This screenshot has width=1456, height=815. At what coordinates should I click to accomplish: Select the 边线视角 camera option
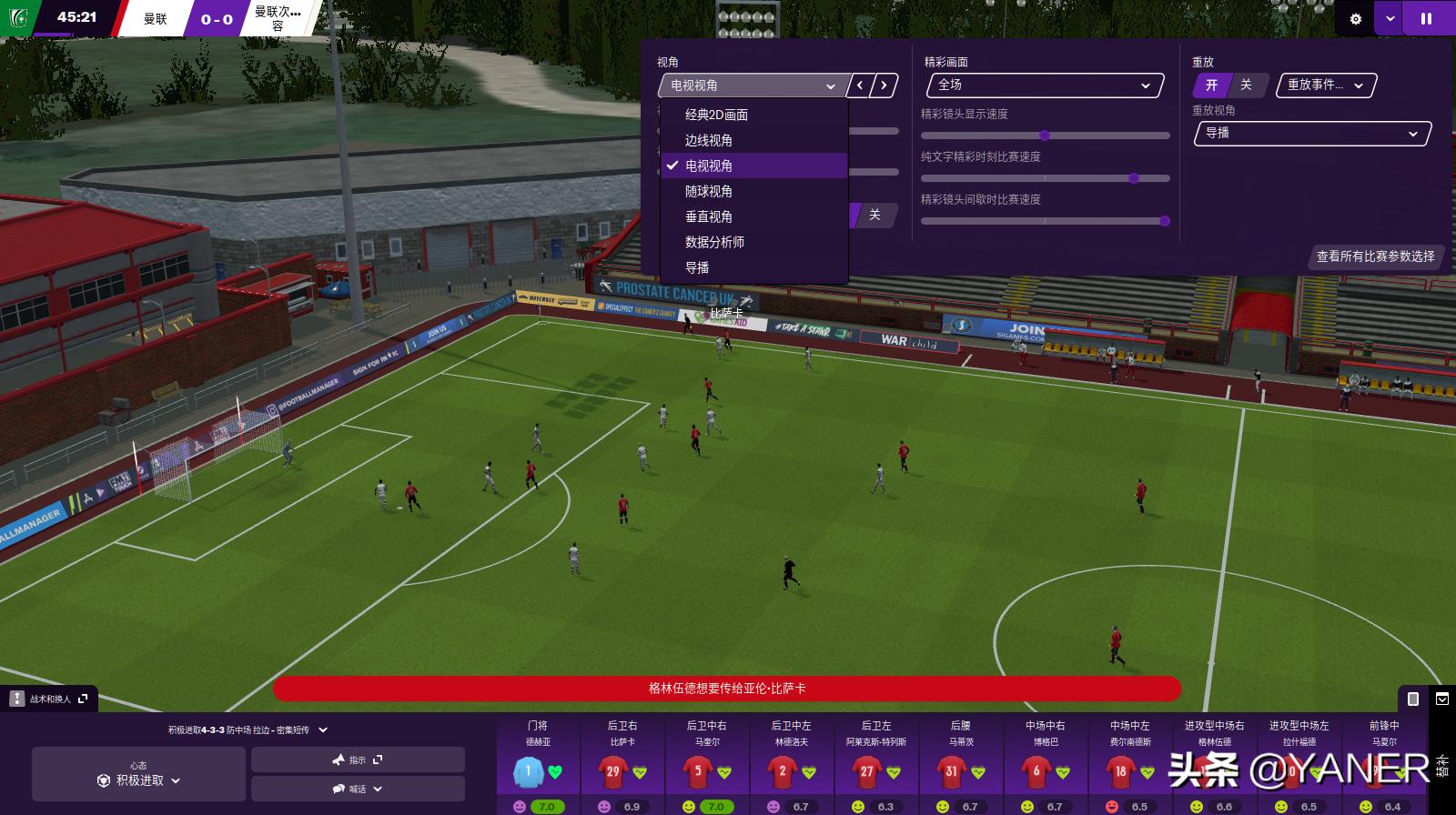(708, 140)
